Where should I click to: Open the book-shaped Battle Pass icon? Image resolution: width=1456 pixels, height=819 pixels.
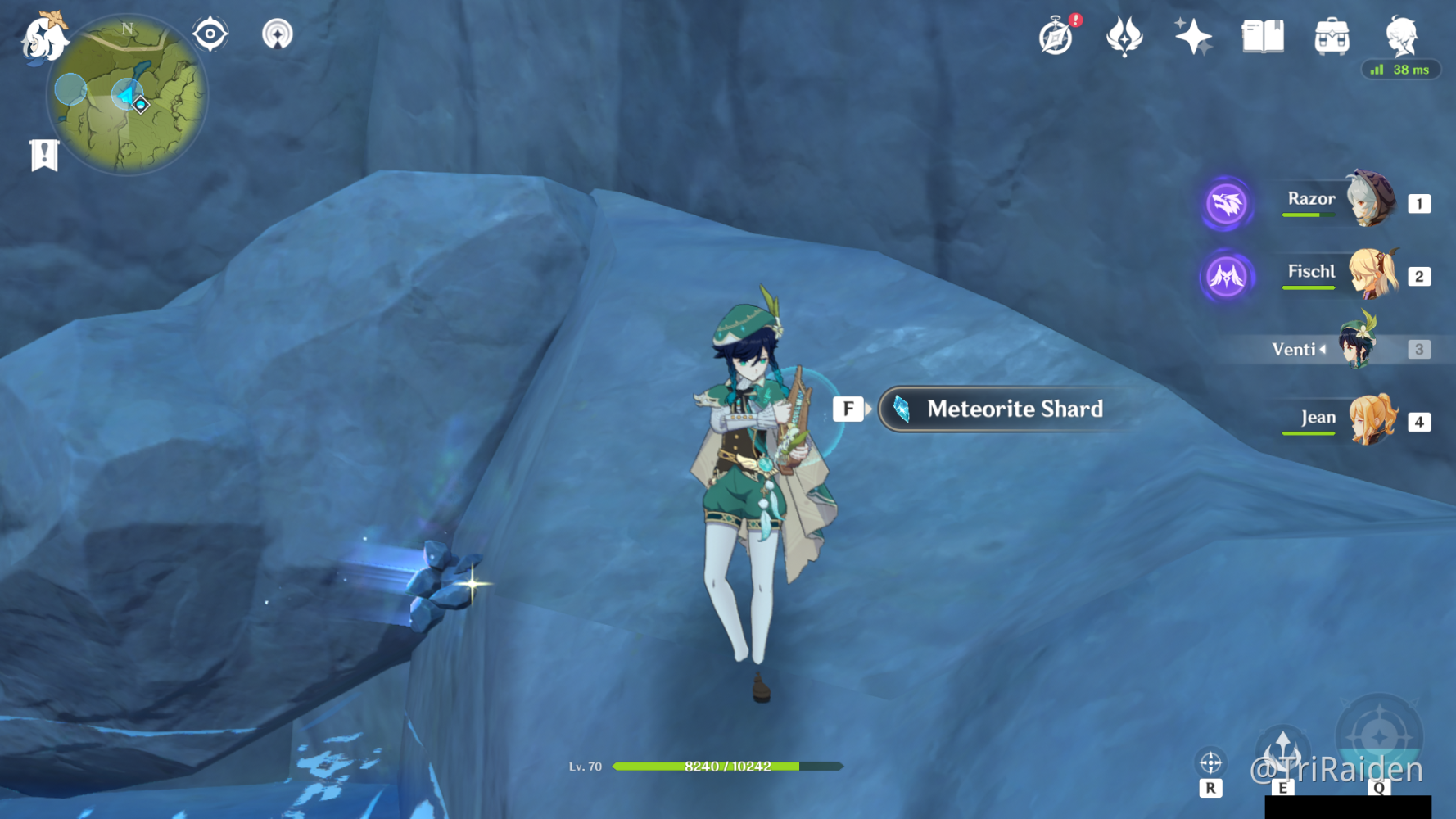[x=1263, y=37]
